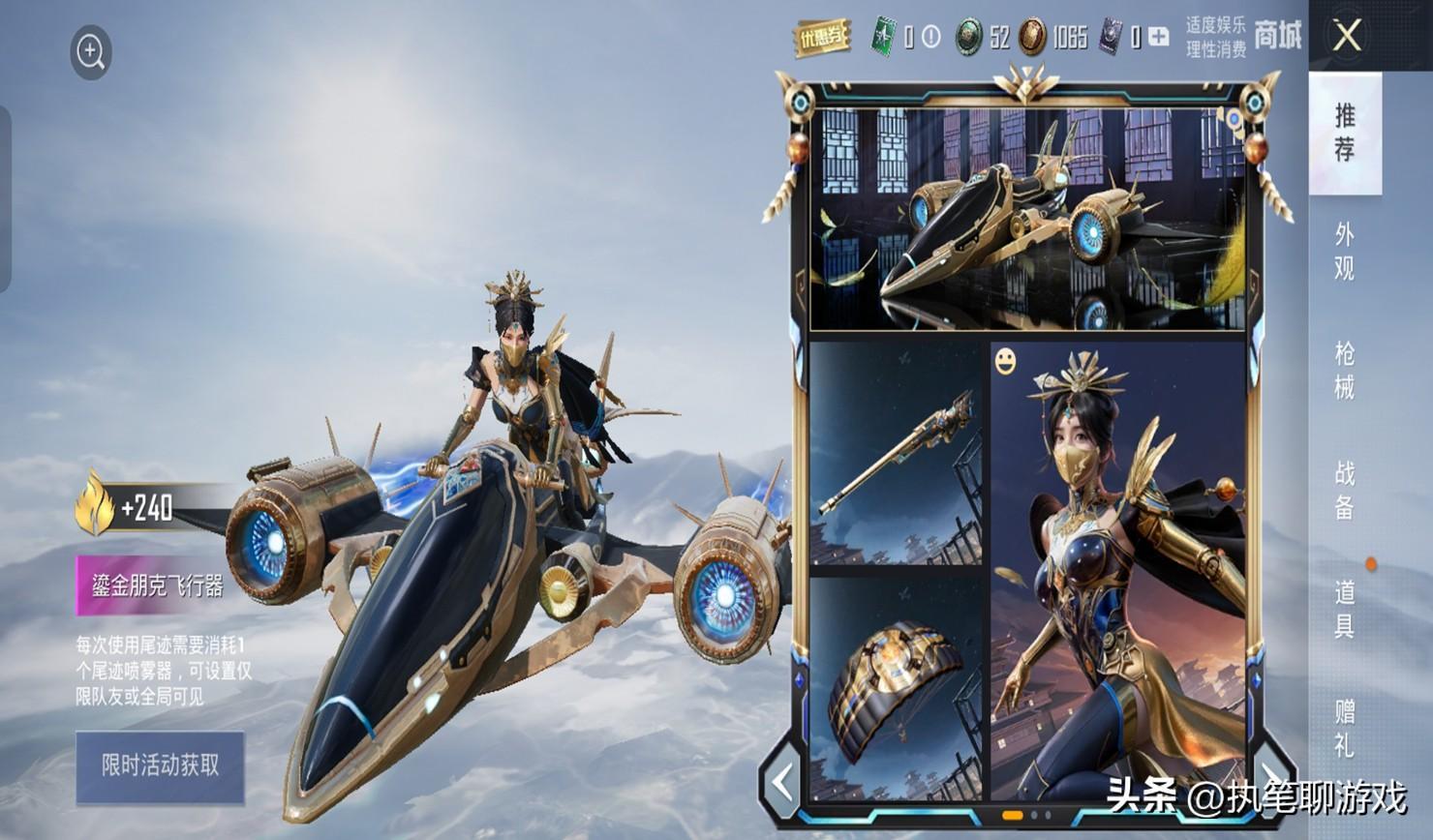
Task: Switch to the 推荐 recommended tab
Action: (x=1345, y=133)
